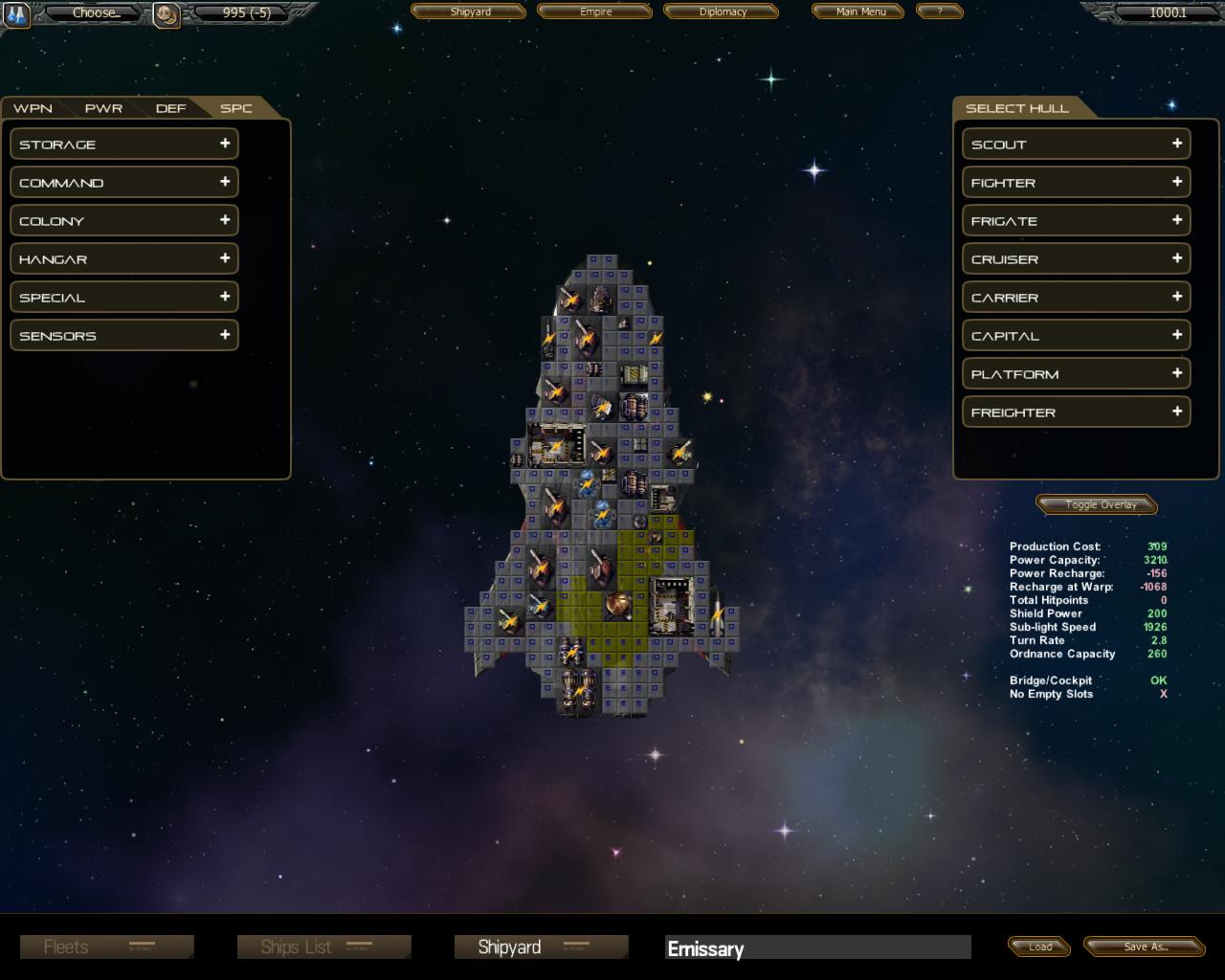
Task: Open the Diplomacy screen
Action: (722, 11)
